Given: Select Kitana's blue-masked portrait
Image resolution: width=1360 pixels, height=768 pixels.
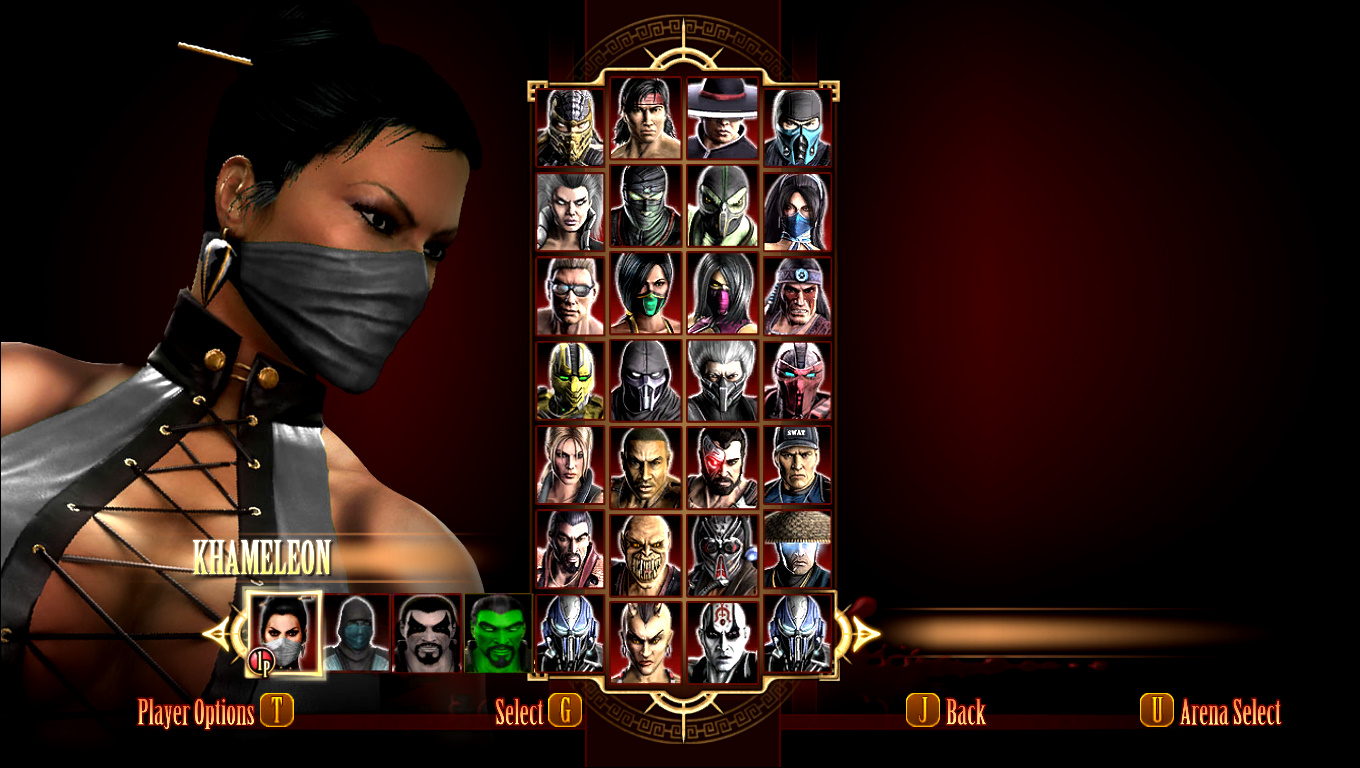Looking at the screenshot, I should 797,211.
